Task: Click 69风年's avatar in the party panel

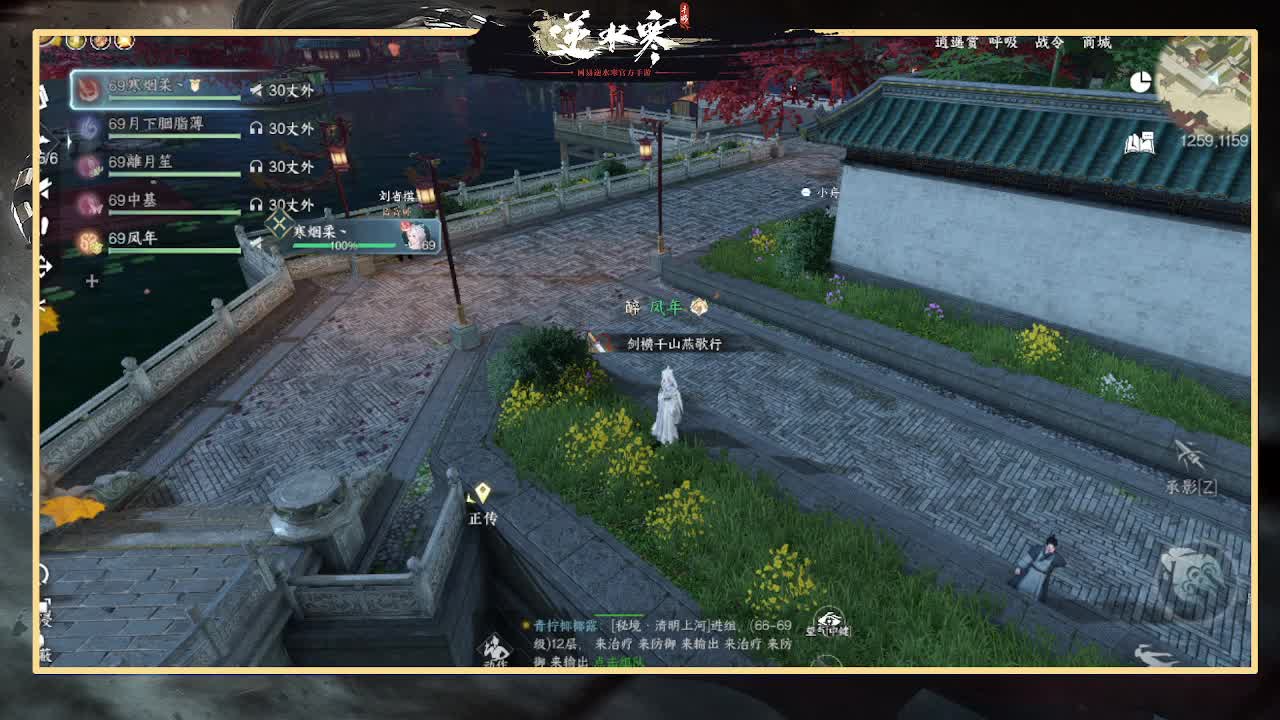Action: [86, 243]
